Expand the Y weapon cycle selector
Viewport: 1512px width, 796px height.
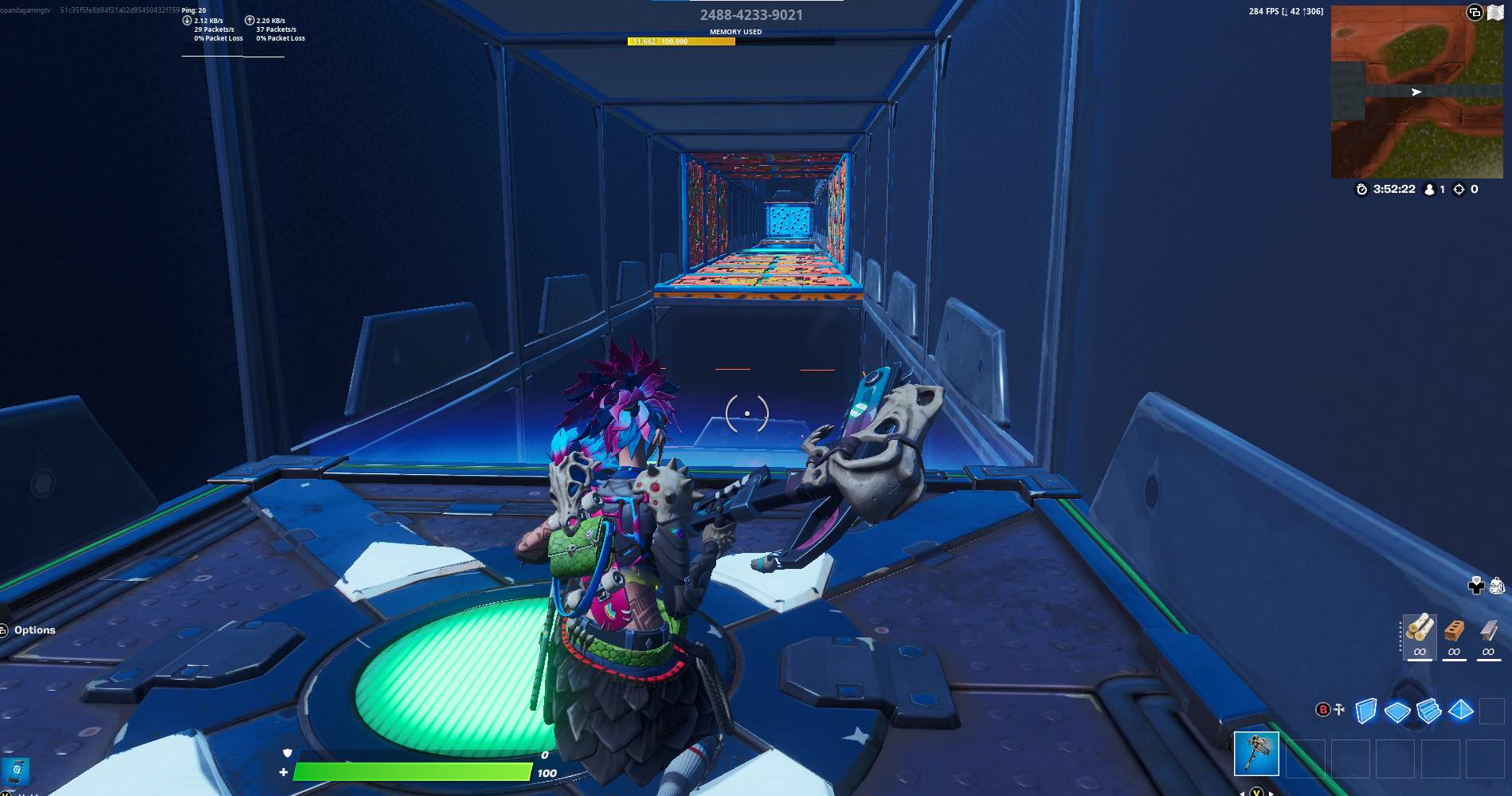point(1256,793)
